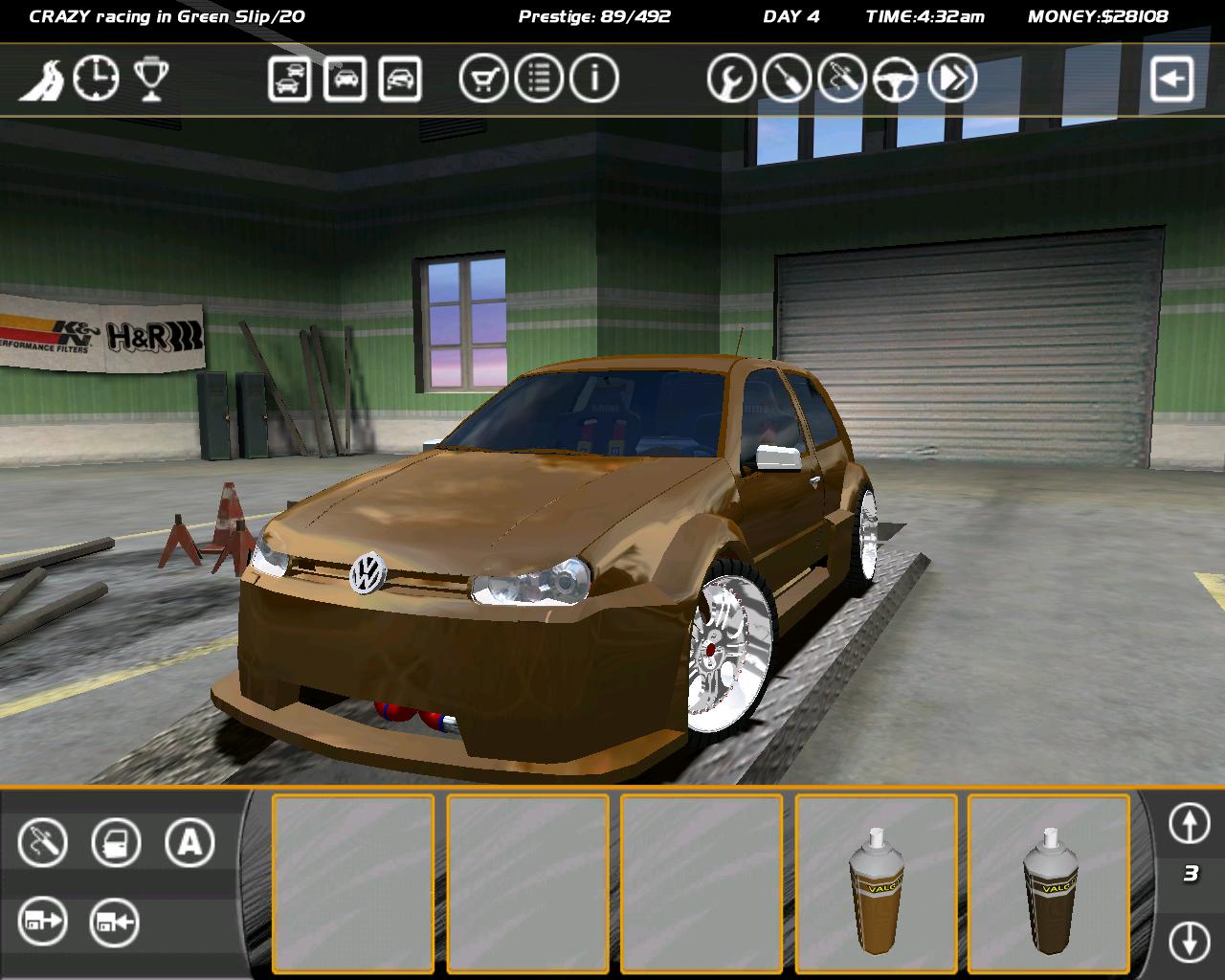Select the front-view single car icon
This screenshot has height=980, width=1225.
[x=345, y=78]
